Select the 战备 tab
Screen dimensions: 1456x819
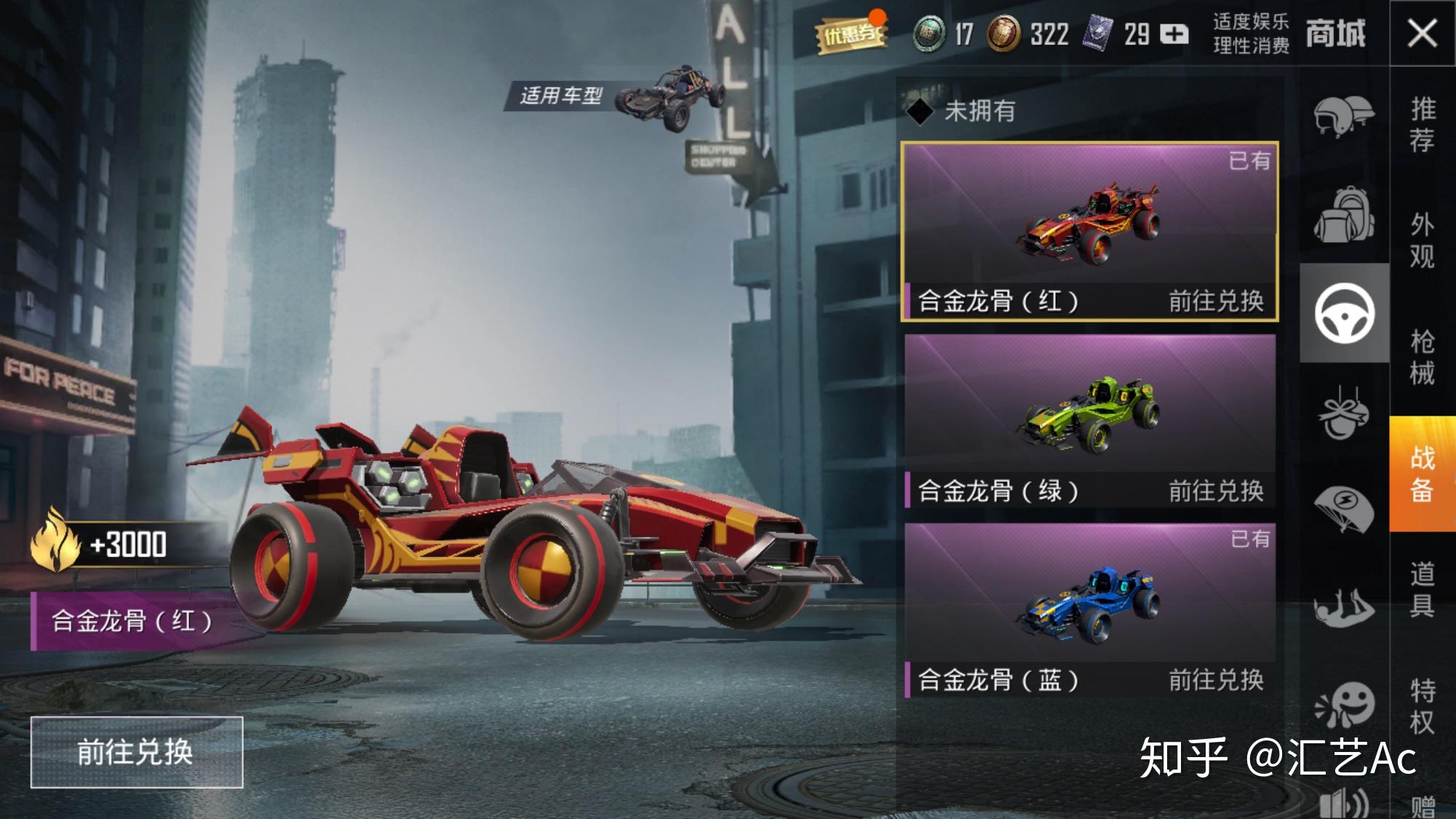click(1422, 474)
